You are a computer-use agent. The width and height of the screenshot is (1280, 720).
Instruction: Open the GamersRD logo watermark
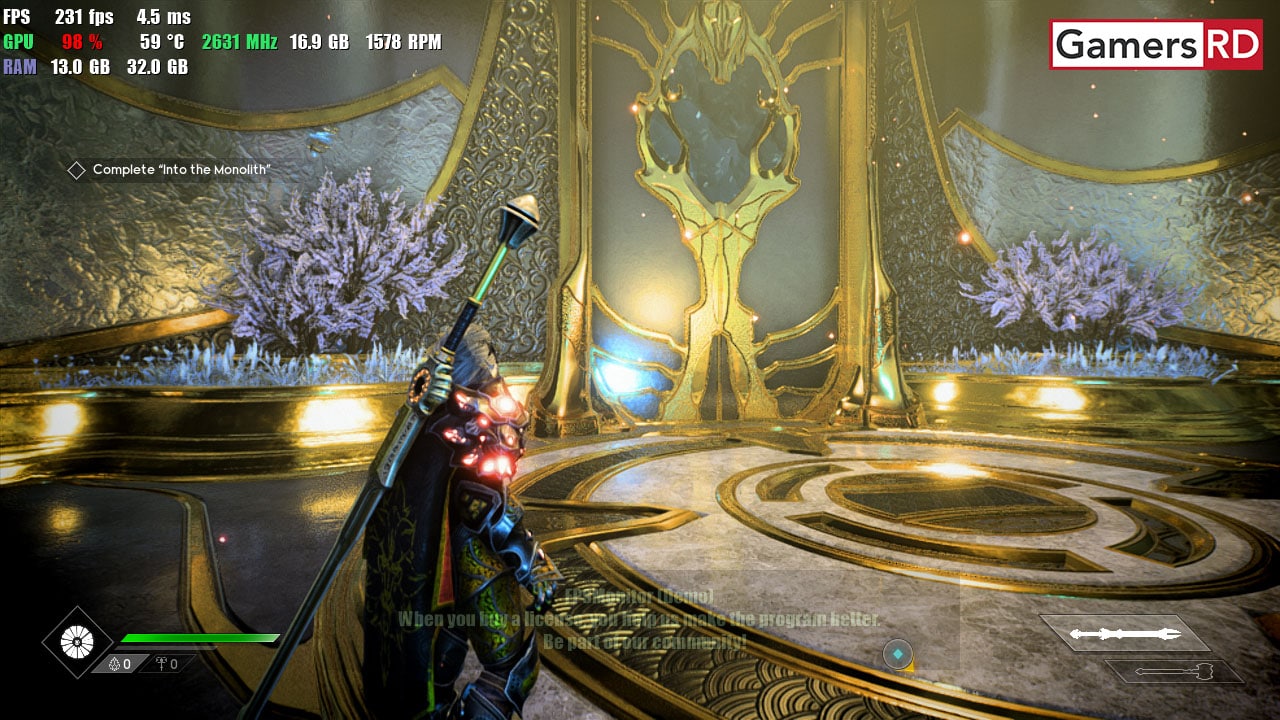coord(1155,45)
